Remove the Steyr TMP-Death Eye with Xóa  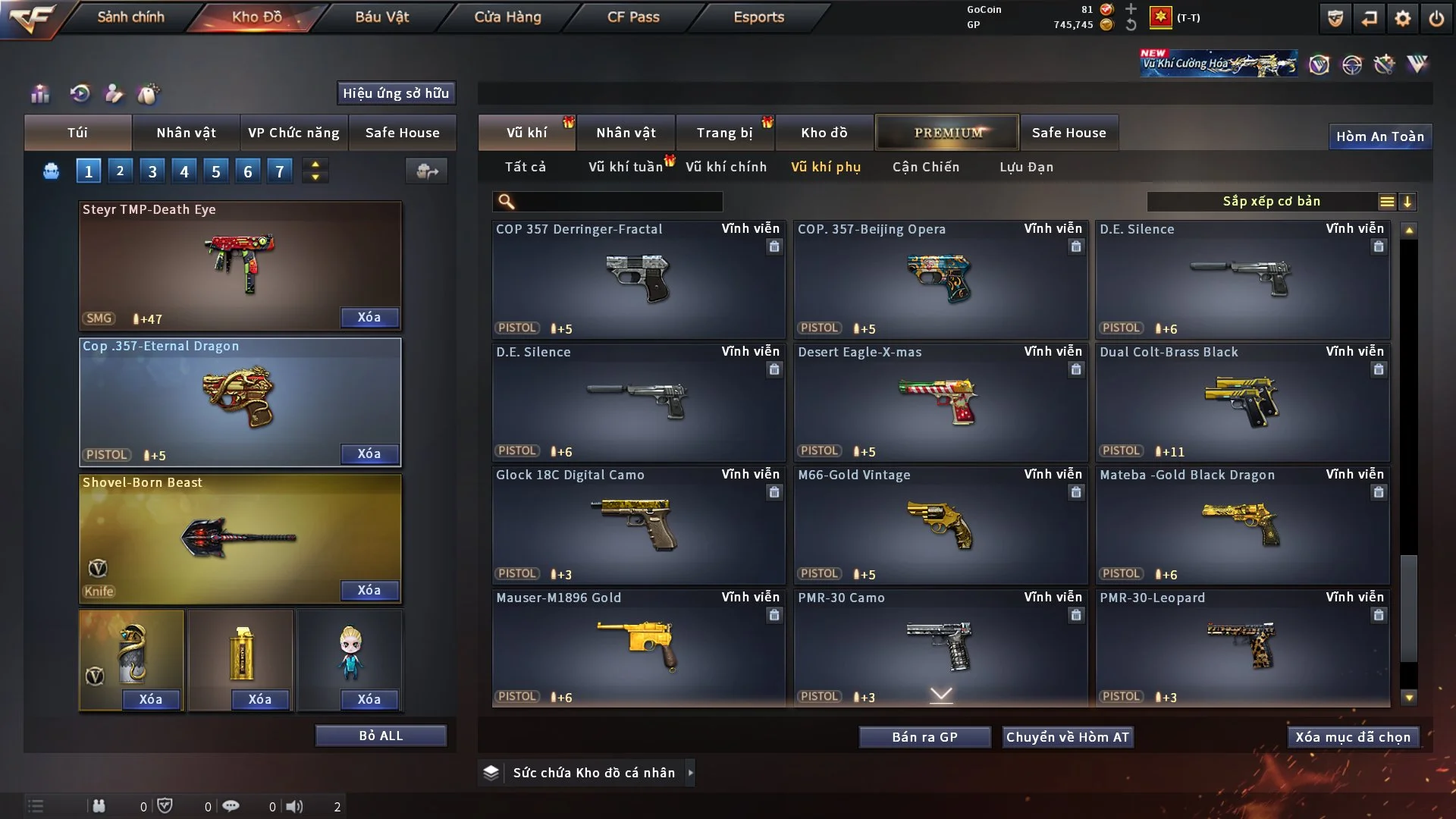coord(369,318)
